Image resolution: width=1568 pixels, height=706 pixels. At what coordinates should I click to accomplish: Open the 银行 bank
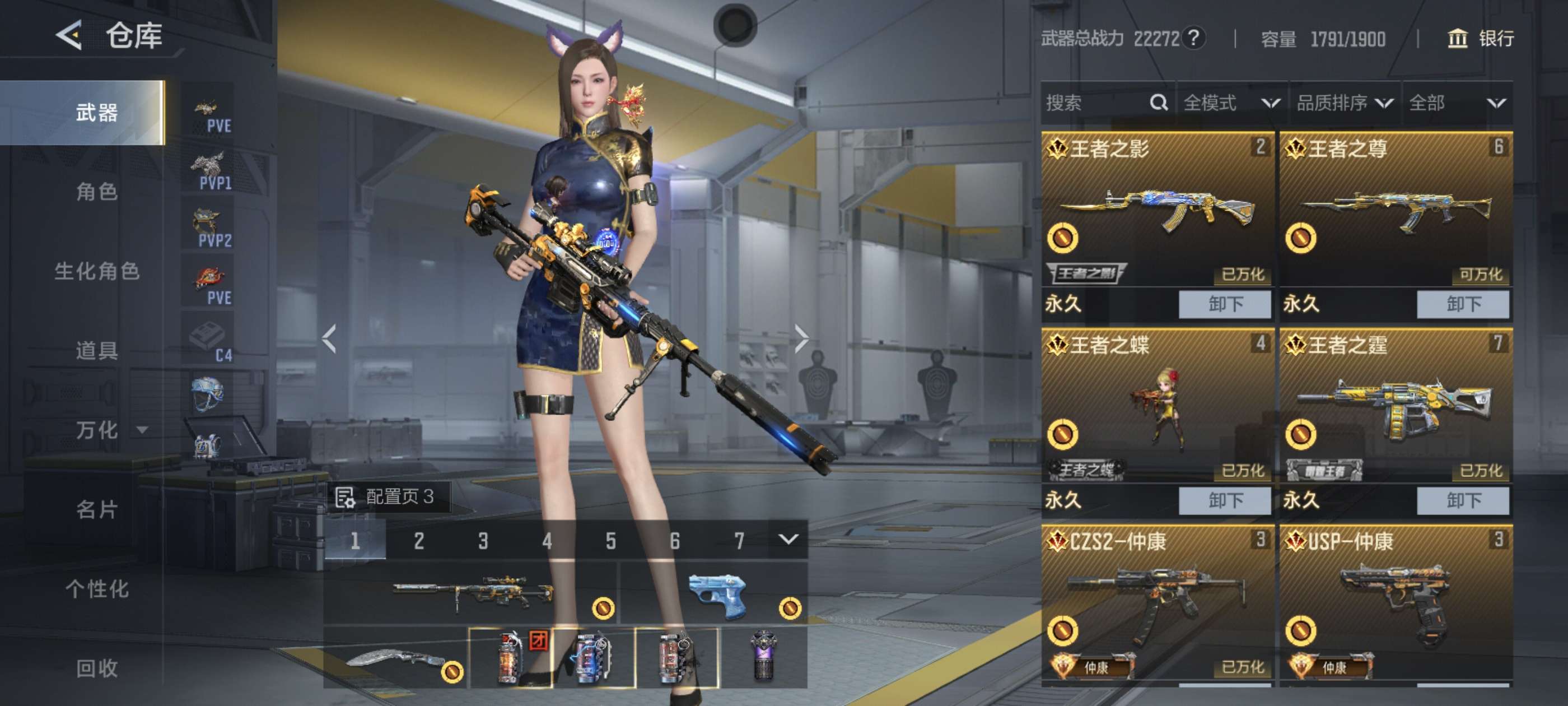(x=1480, y=39)
